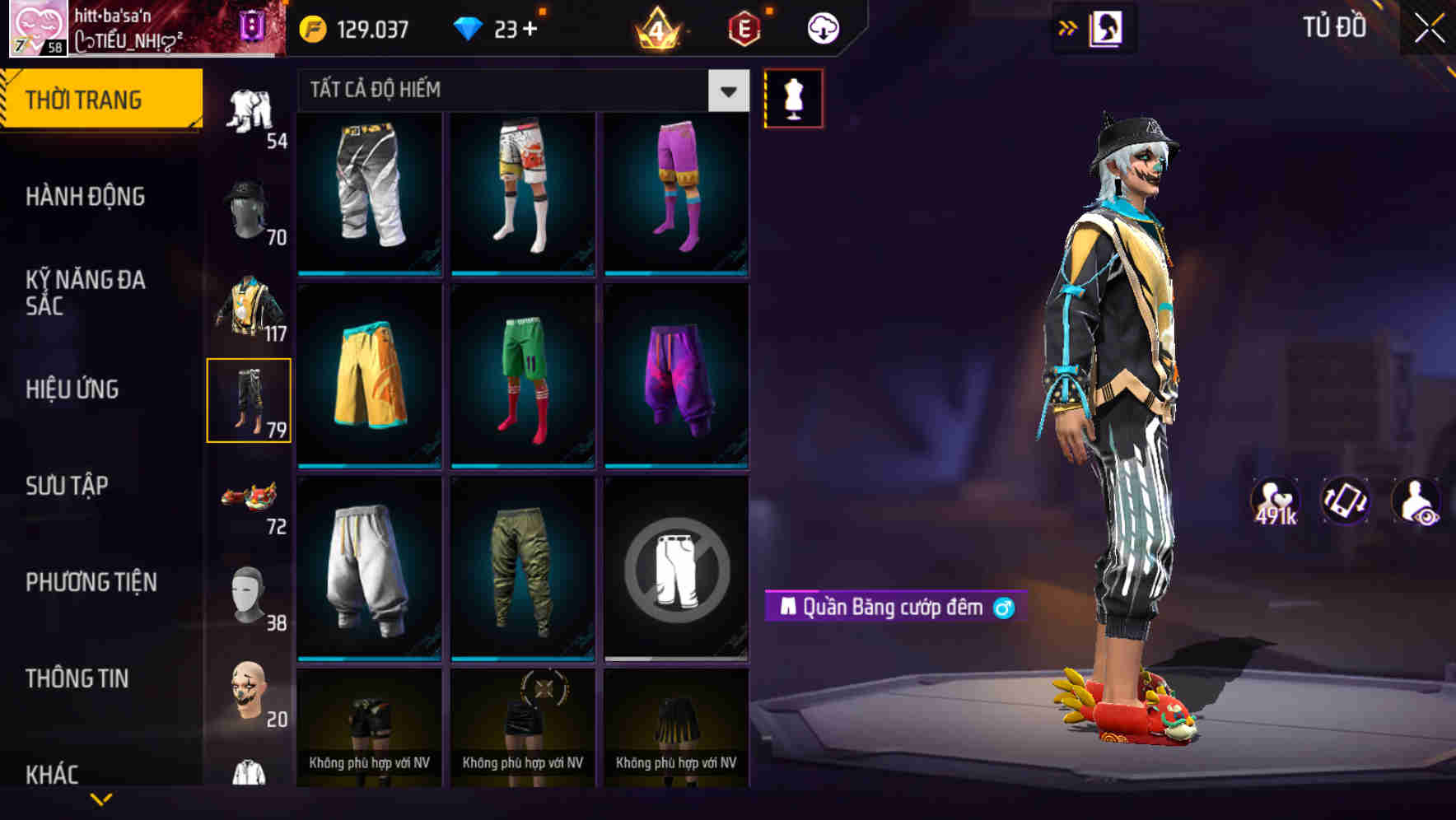Open the SƯU TẬP menu section
Screen dimensions: 1456x820
[x=68, y=486]
